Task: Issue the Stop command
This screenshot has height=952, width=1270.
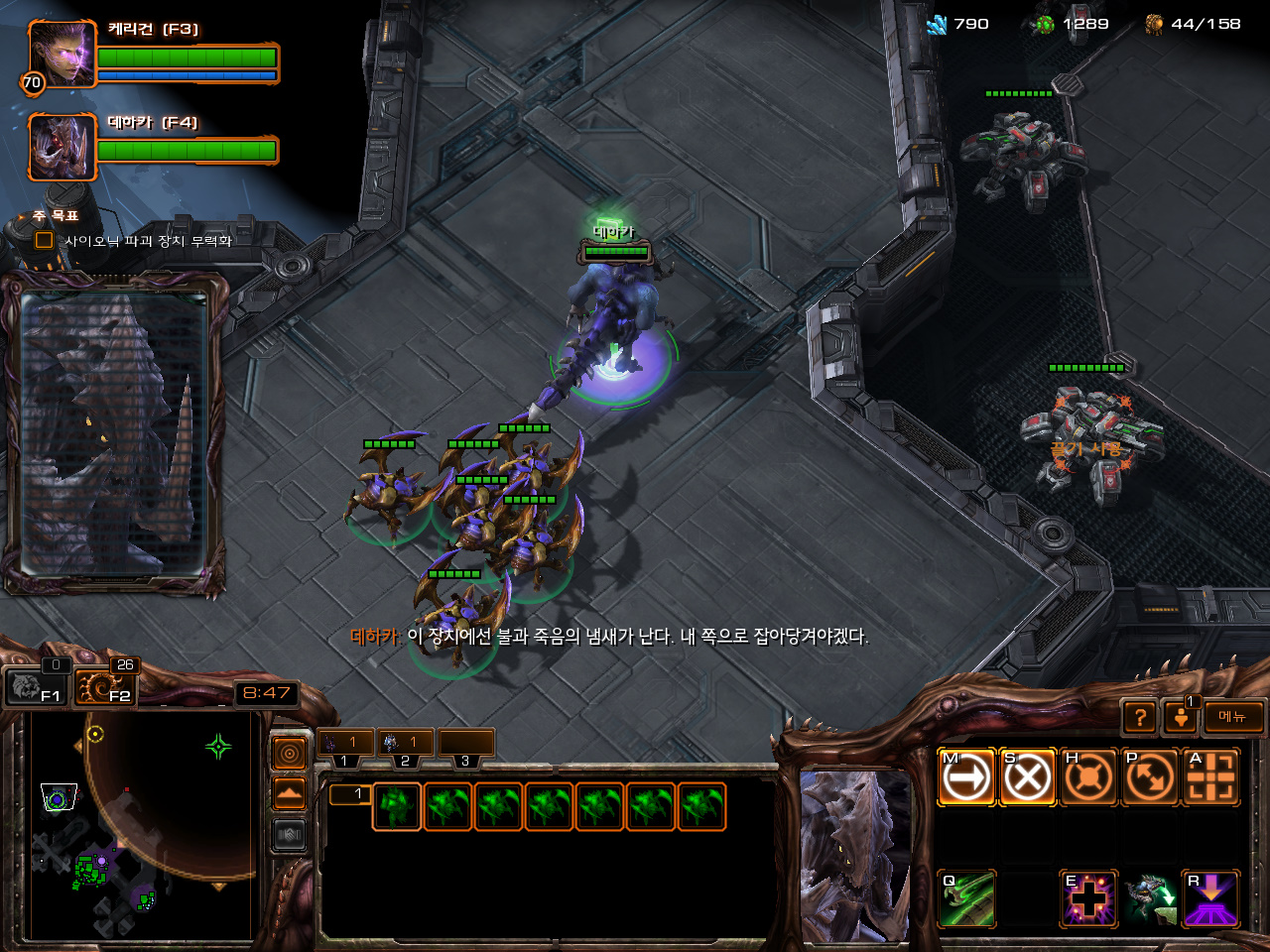Action: (x=1027, y=777)
